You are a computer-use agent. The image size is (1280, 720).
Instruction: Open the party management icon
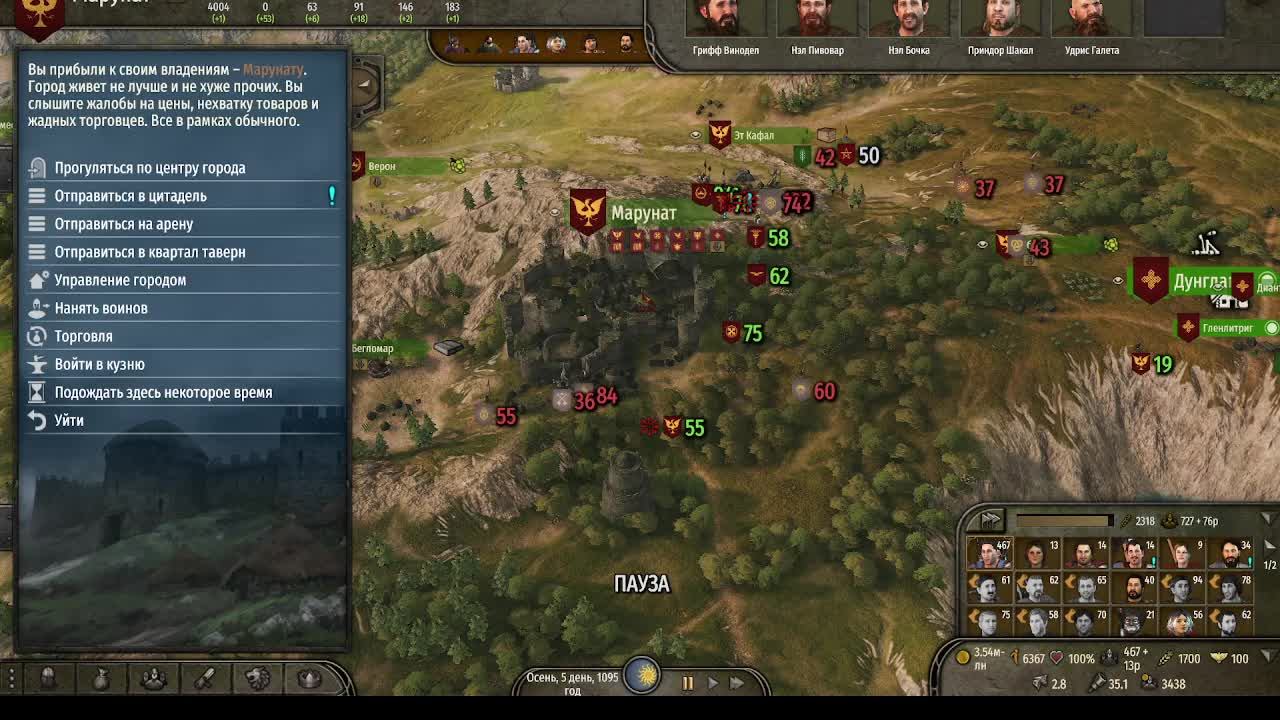tap(154, 678)
